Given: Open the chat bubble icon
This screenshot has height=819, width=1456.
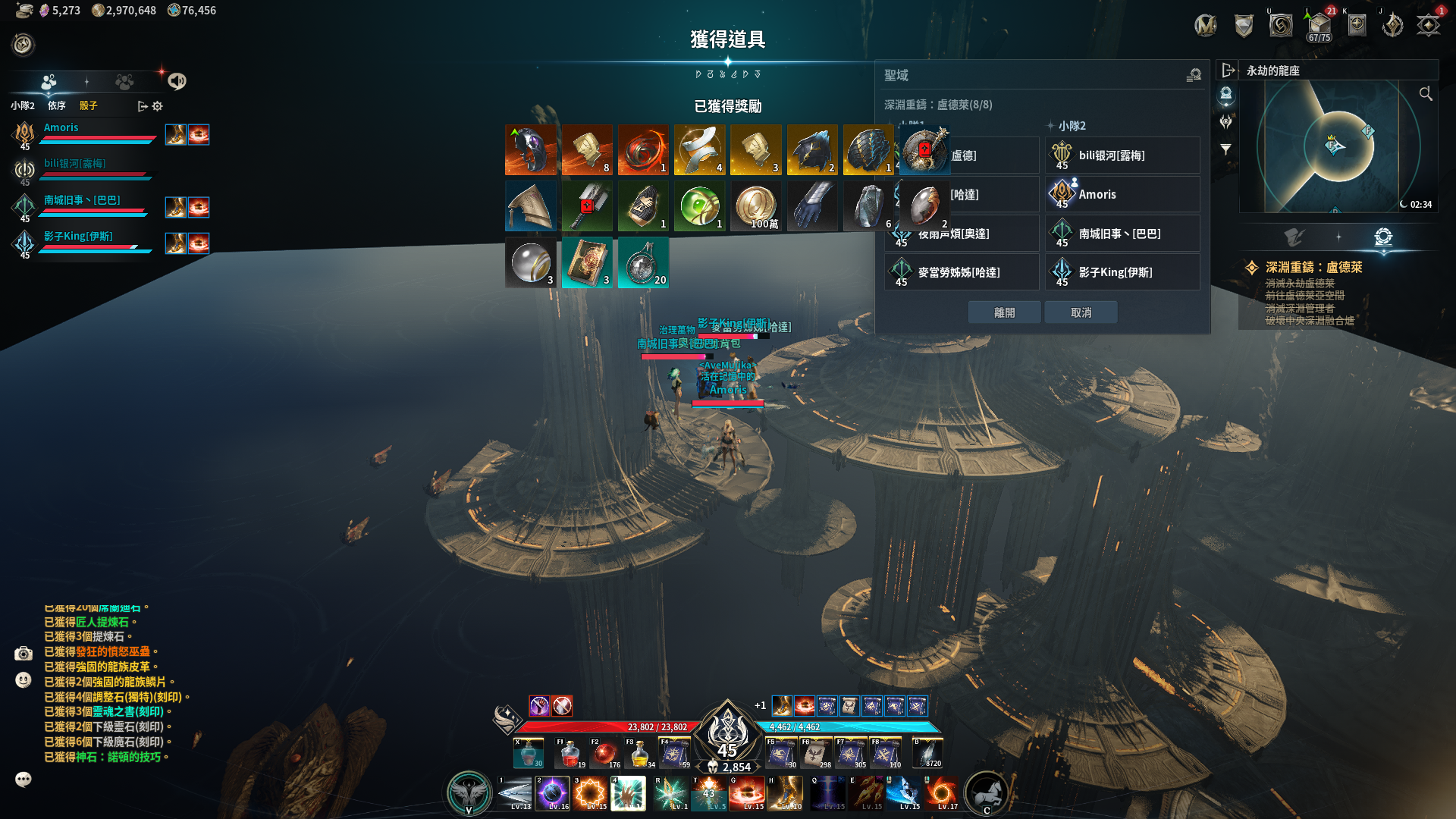Looking at the screenshot, I should pyautogui.click(x=24, y=780).
